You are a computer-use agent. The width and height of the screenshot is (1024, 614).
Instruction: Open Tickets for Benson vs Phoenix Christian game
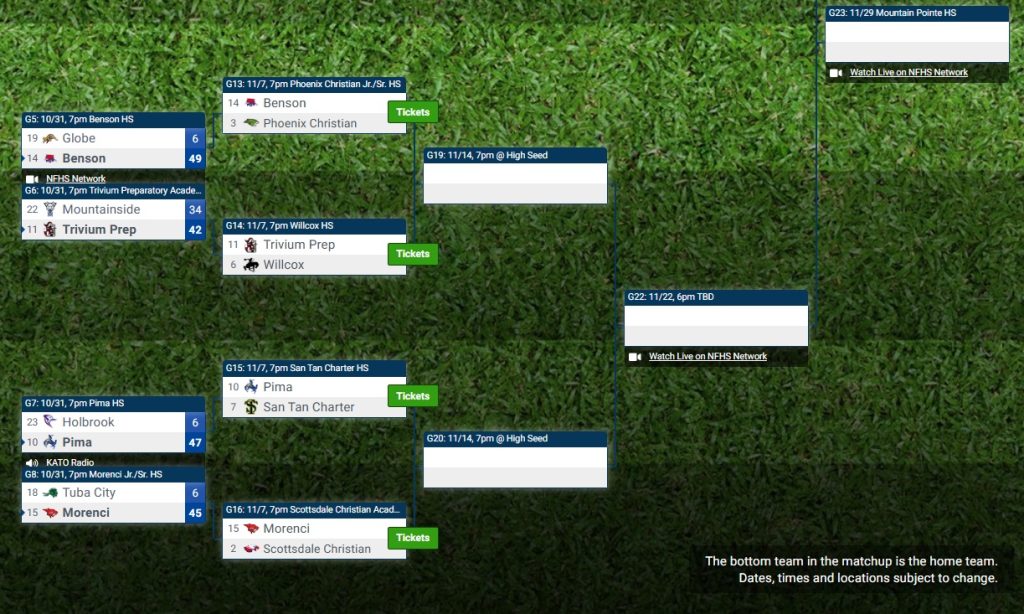pyautogui.click(x=412, y=112)
